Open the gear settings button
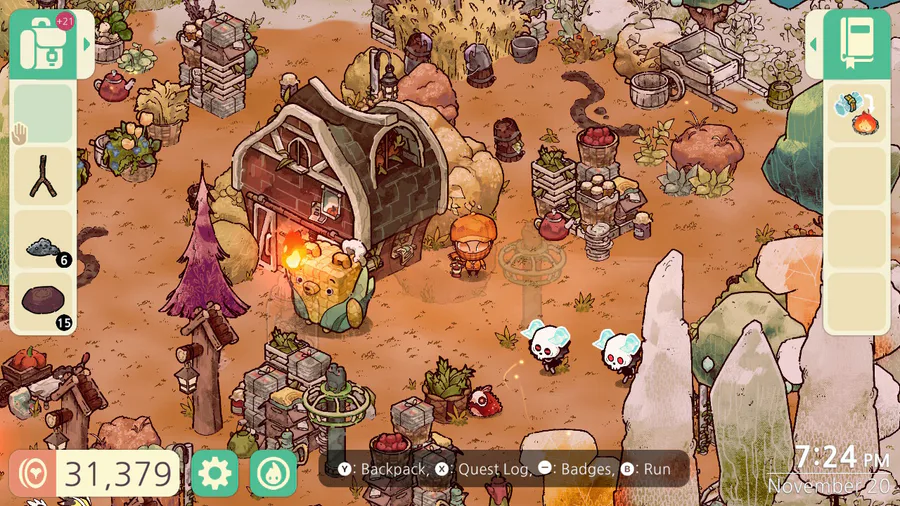Viewport: 900px width, 506px height. point(214,473)
